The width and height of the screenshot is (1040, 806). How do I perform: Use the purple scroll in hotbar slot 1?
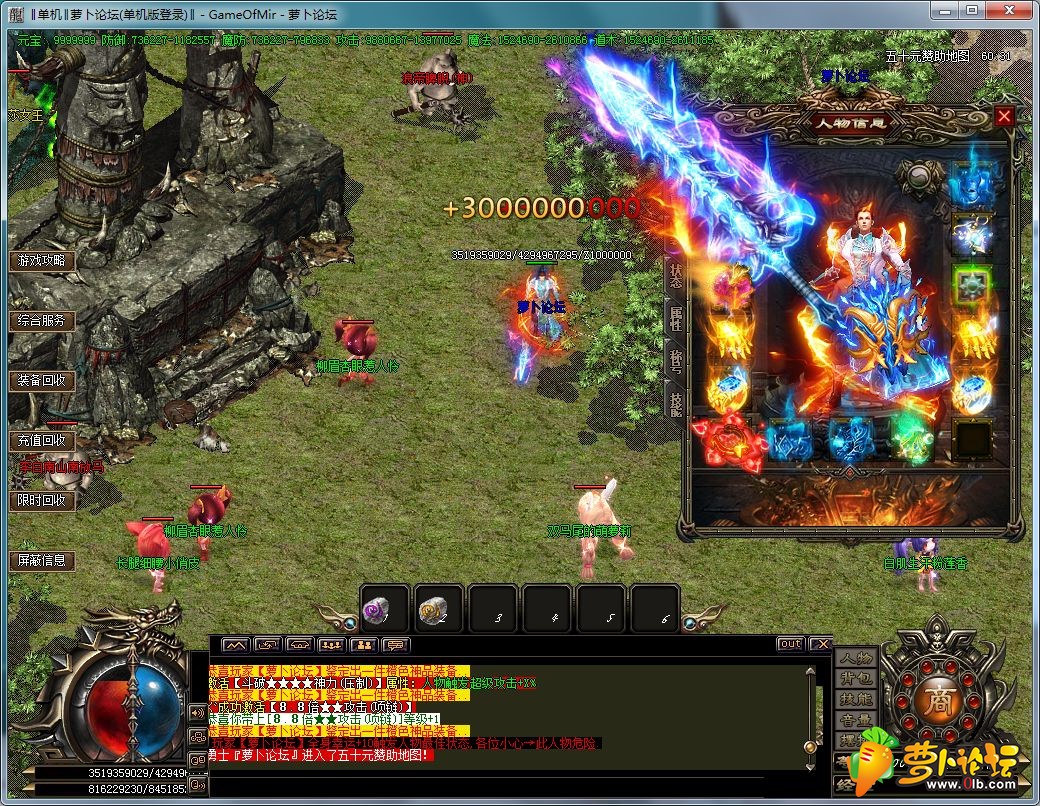pos(385,608)
